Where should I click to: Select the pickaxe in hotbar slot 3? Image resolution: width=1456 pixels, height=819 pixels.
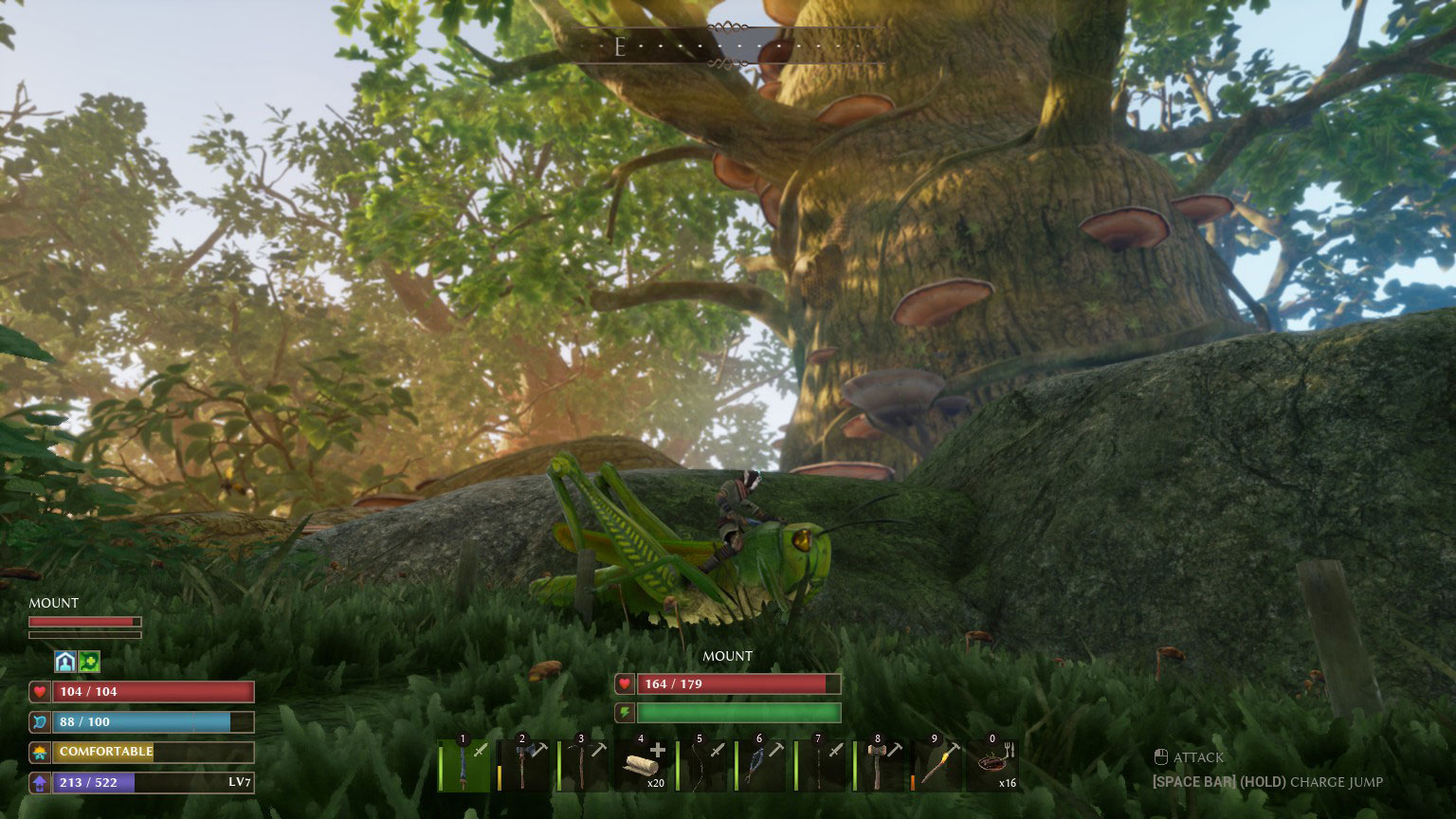click(x=582, y=761)
